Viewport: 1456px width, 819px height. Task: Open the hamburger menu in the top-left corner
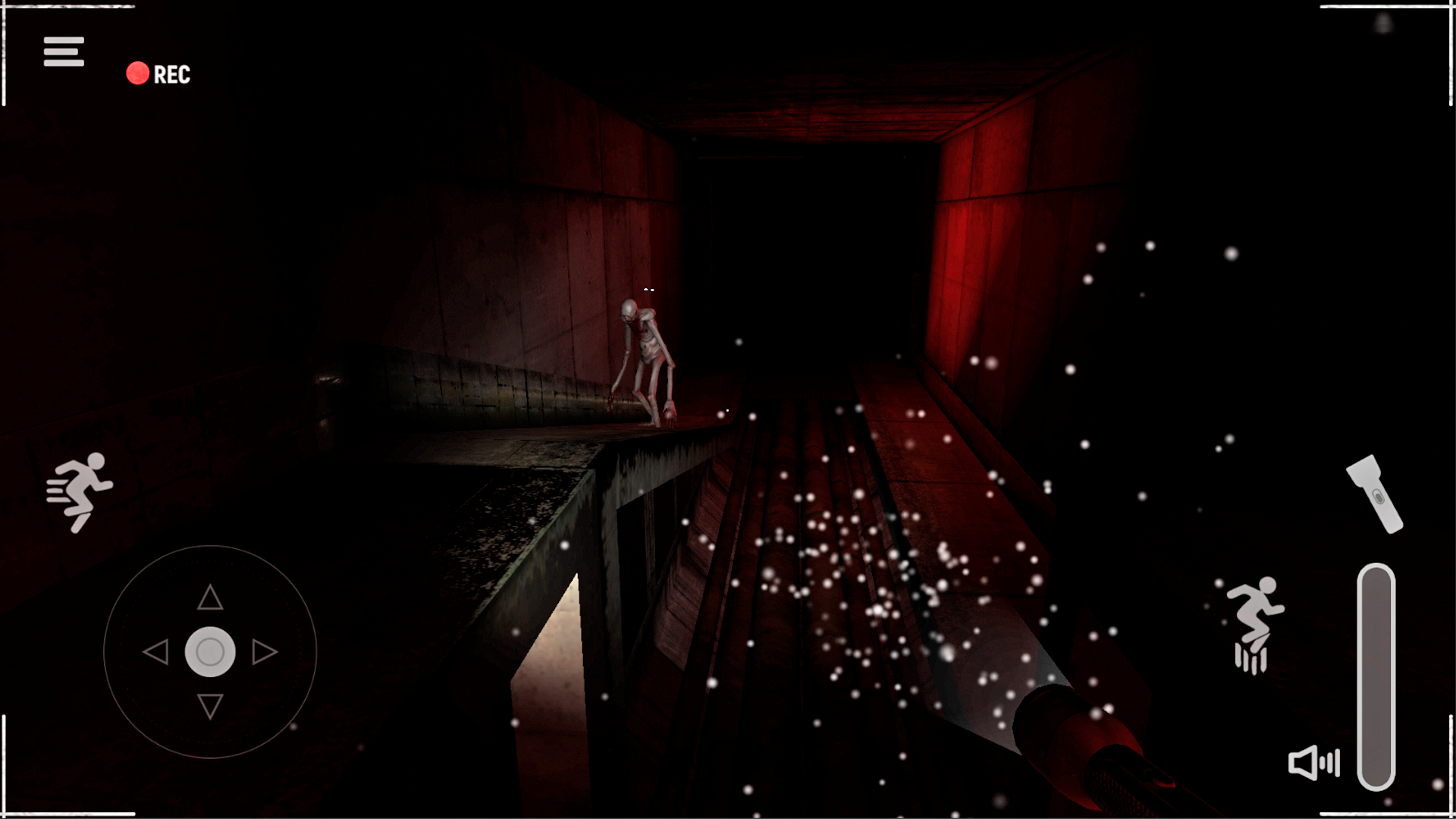point(64,50)
